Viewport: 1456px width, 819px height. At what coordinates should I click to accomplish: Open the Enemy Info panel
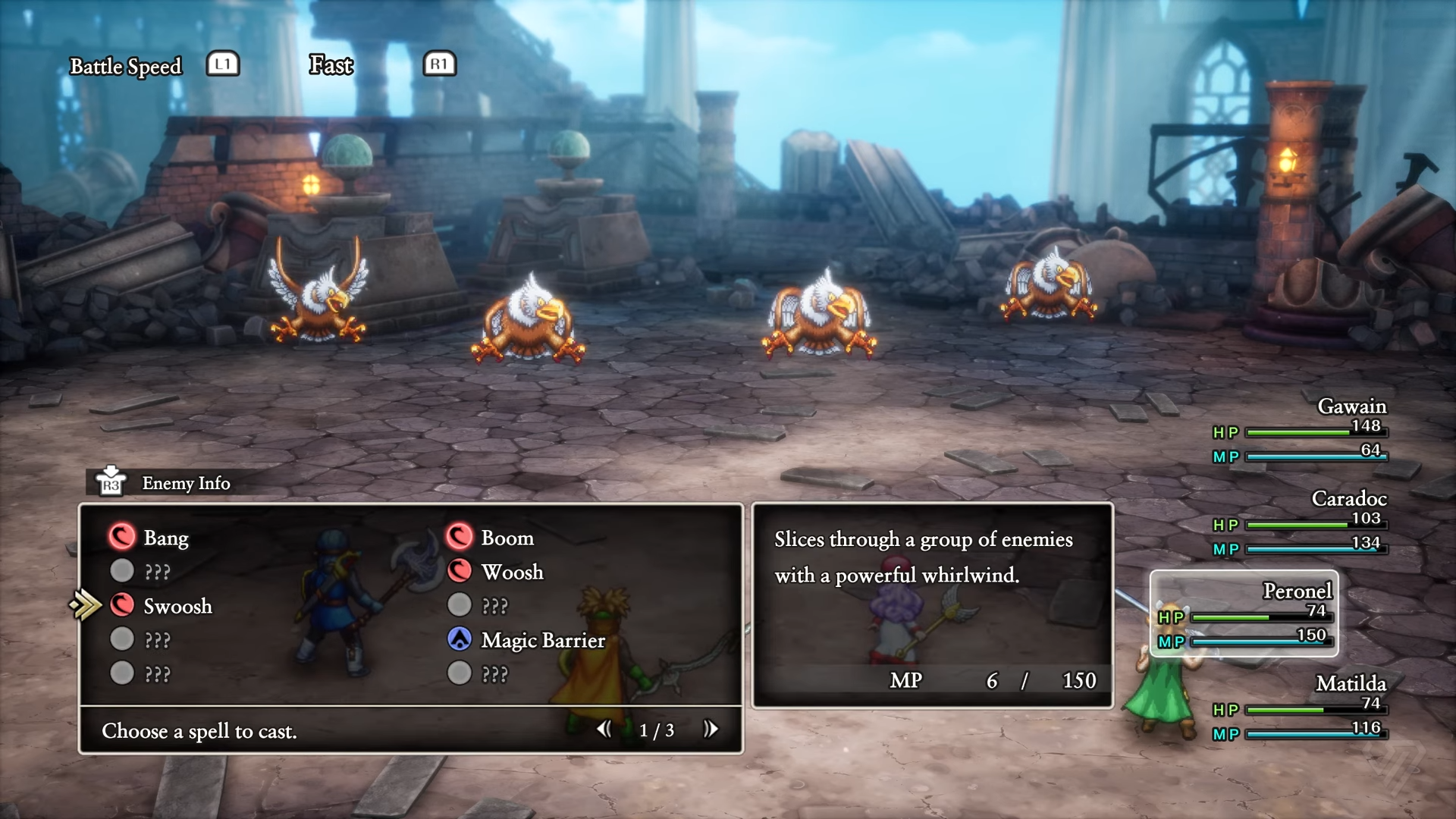tap(185, 483)
